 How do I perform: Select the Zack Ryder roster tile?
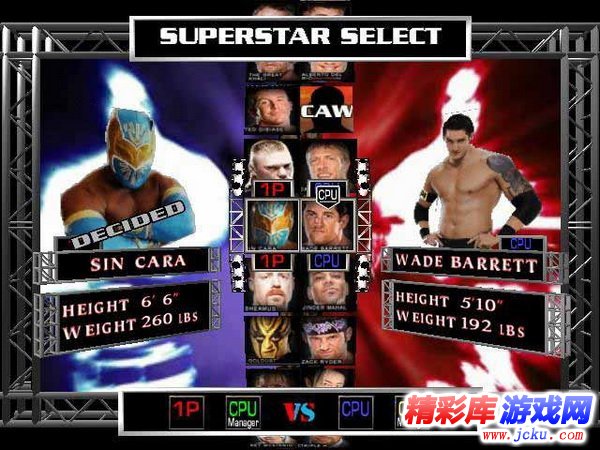[325, 335]
